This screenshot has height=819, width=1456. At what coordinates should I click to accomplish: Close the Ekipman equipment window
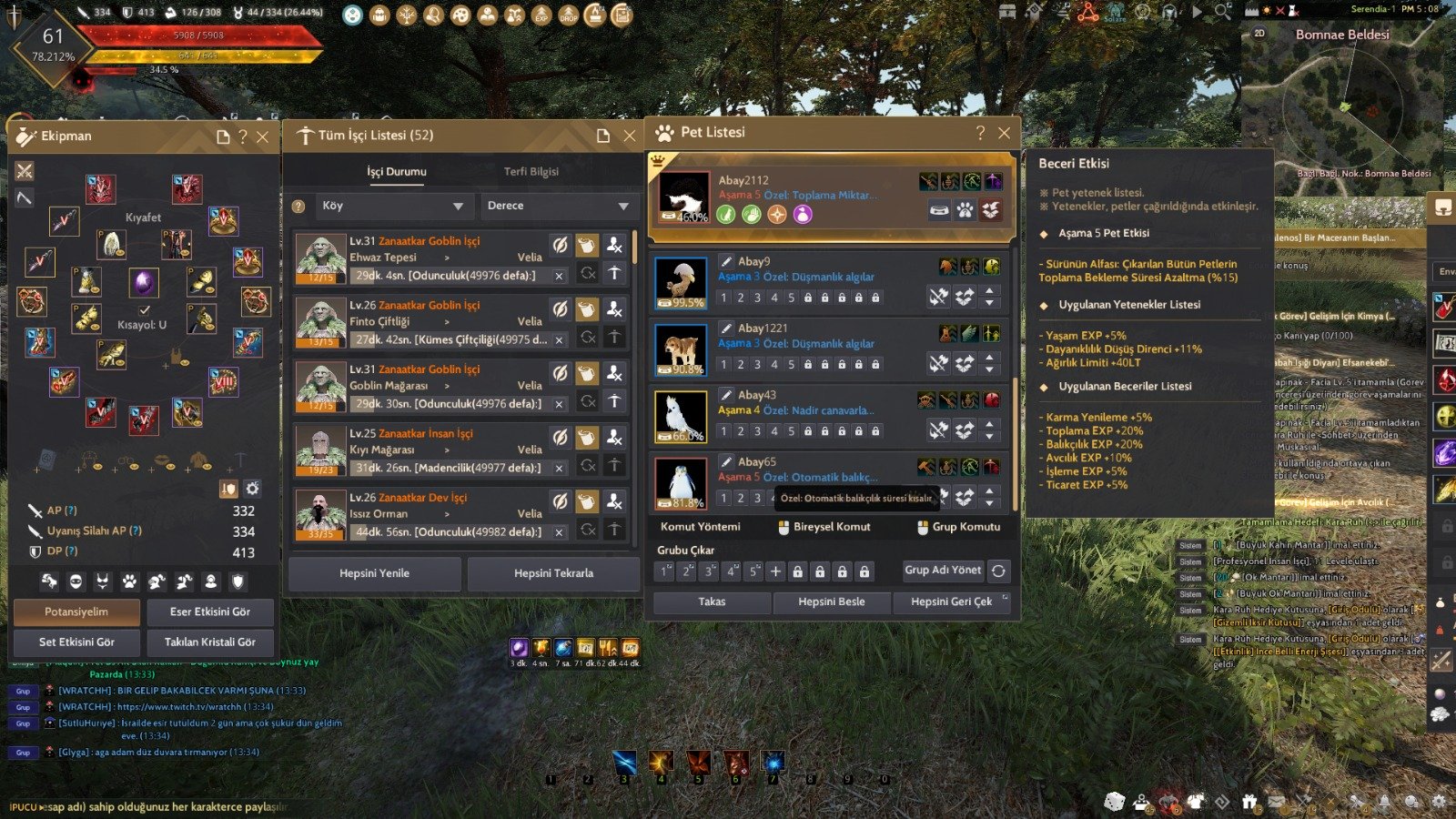[263, 137]
